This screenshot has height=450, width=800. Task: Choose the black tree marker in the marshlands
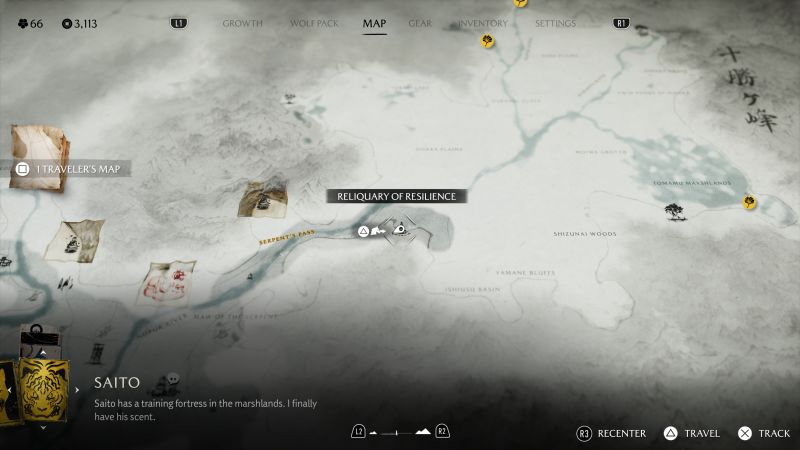pos(674,211)
